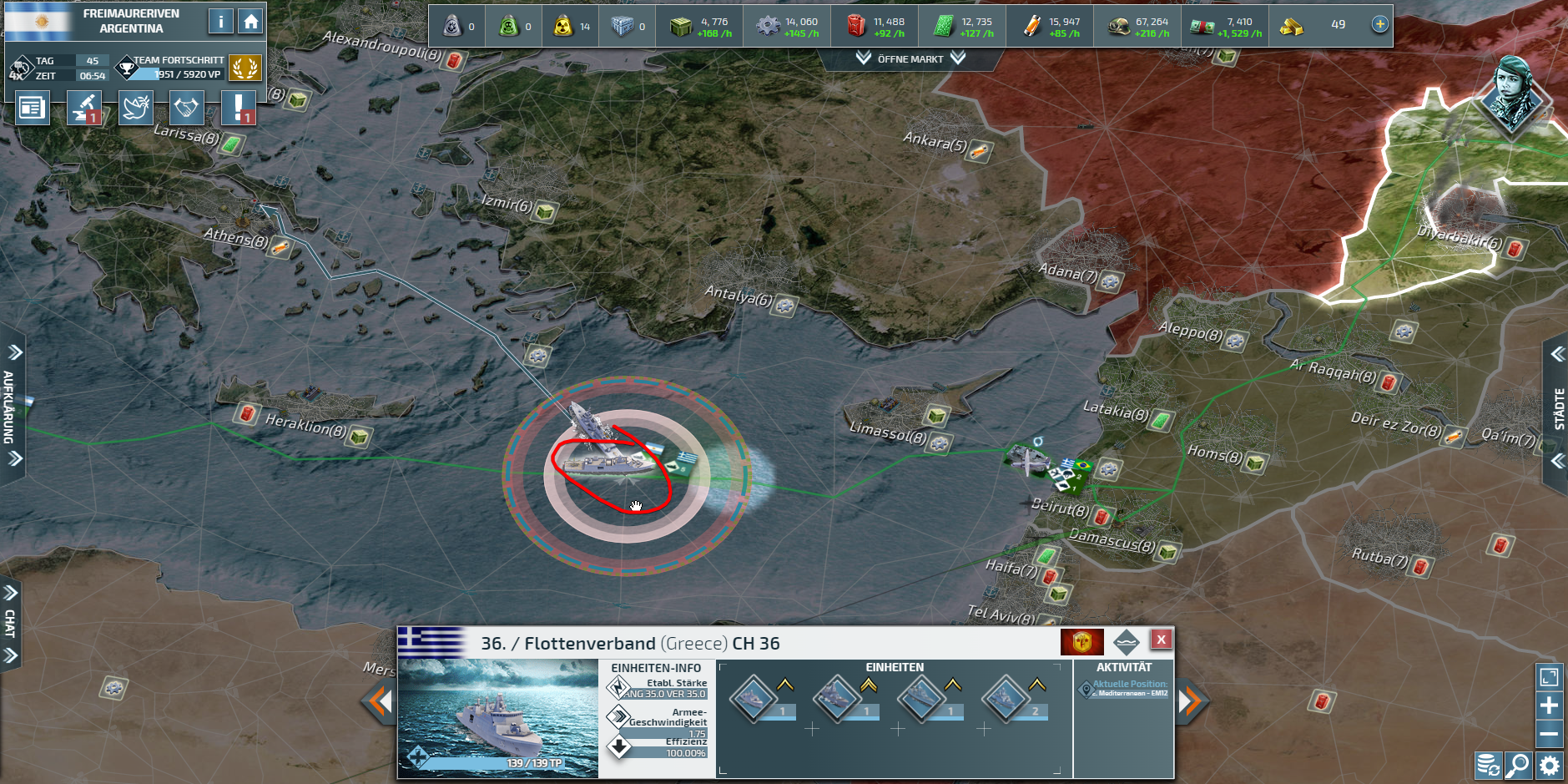This screenshot has height=784, width=1568.
Task: Expand the Städte side panel
Action: pos(1558,408)
